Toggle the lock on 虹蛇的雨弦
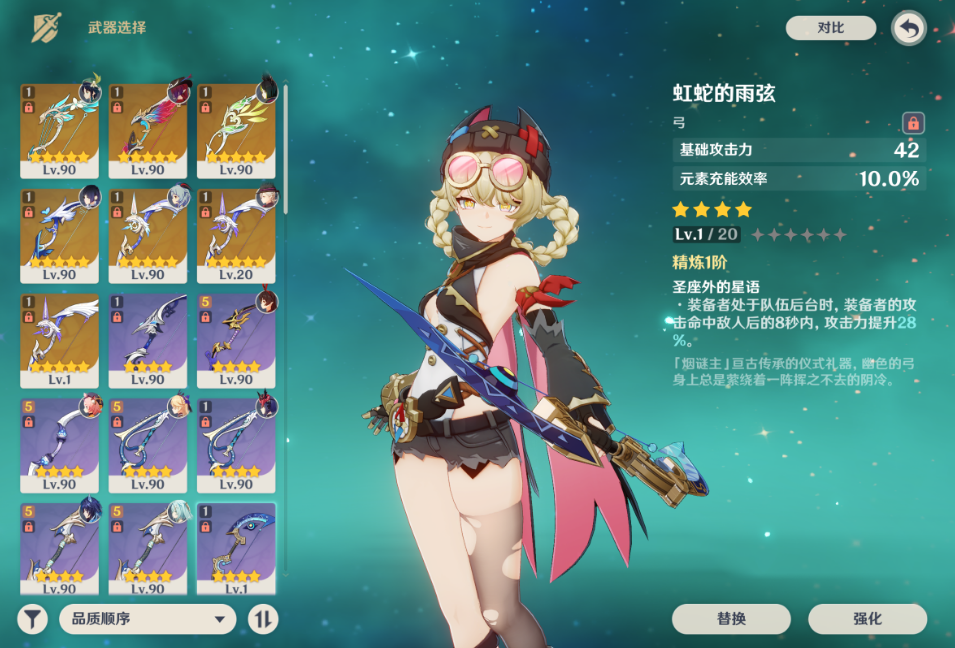This screenshot has height=648, width=955. [912, 123]
